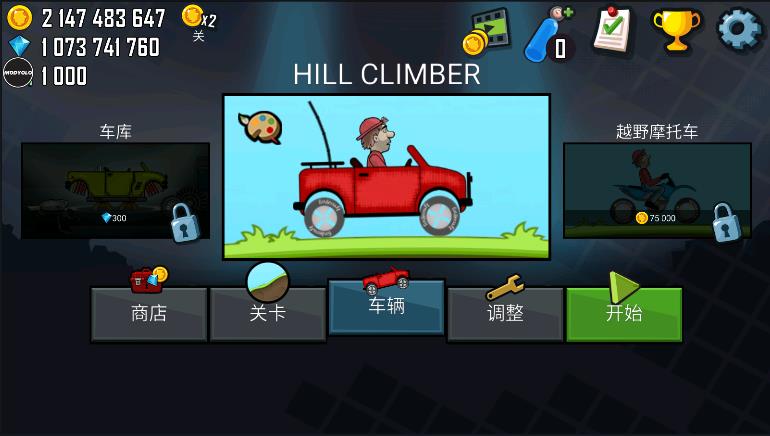Start the race with 开始
This screenshot has width=770, height=436.
pos(624,314)
